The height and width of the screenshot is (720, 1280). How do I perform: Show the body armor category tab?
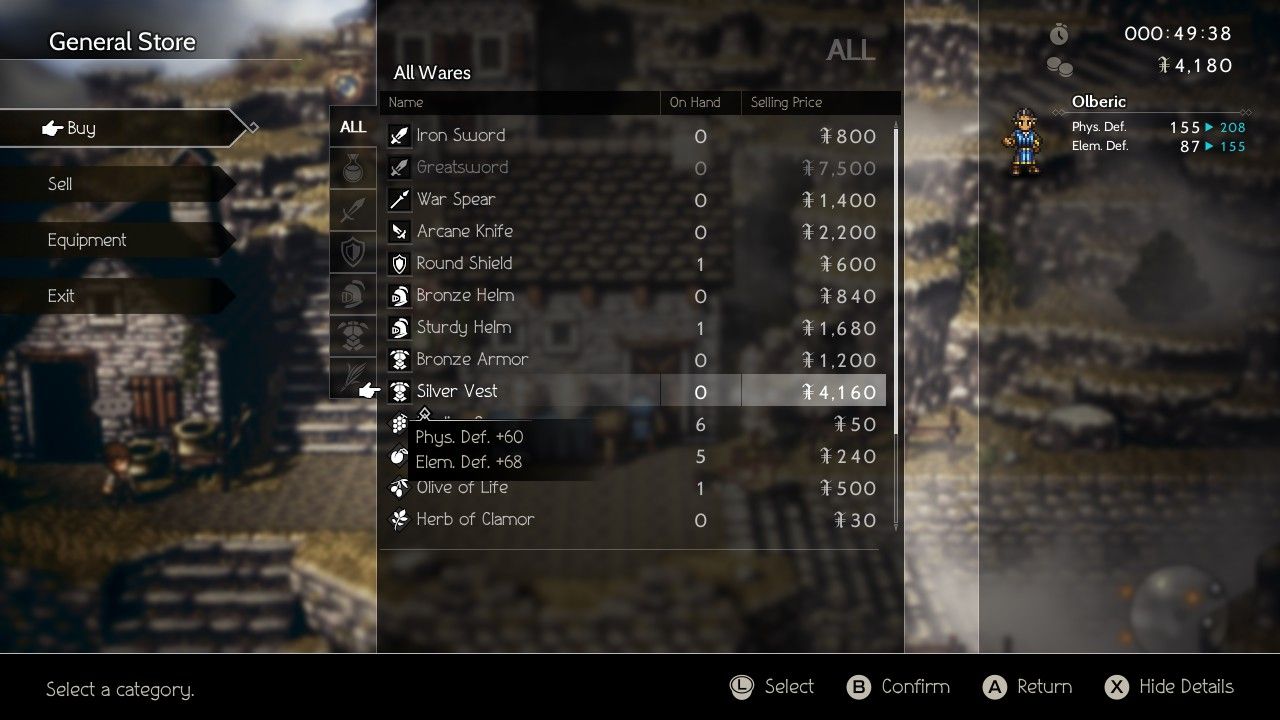pos(353,336)
